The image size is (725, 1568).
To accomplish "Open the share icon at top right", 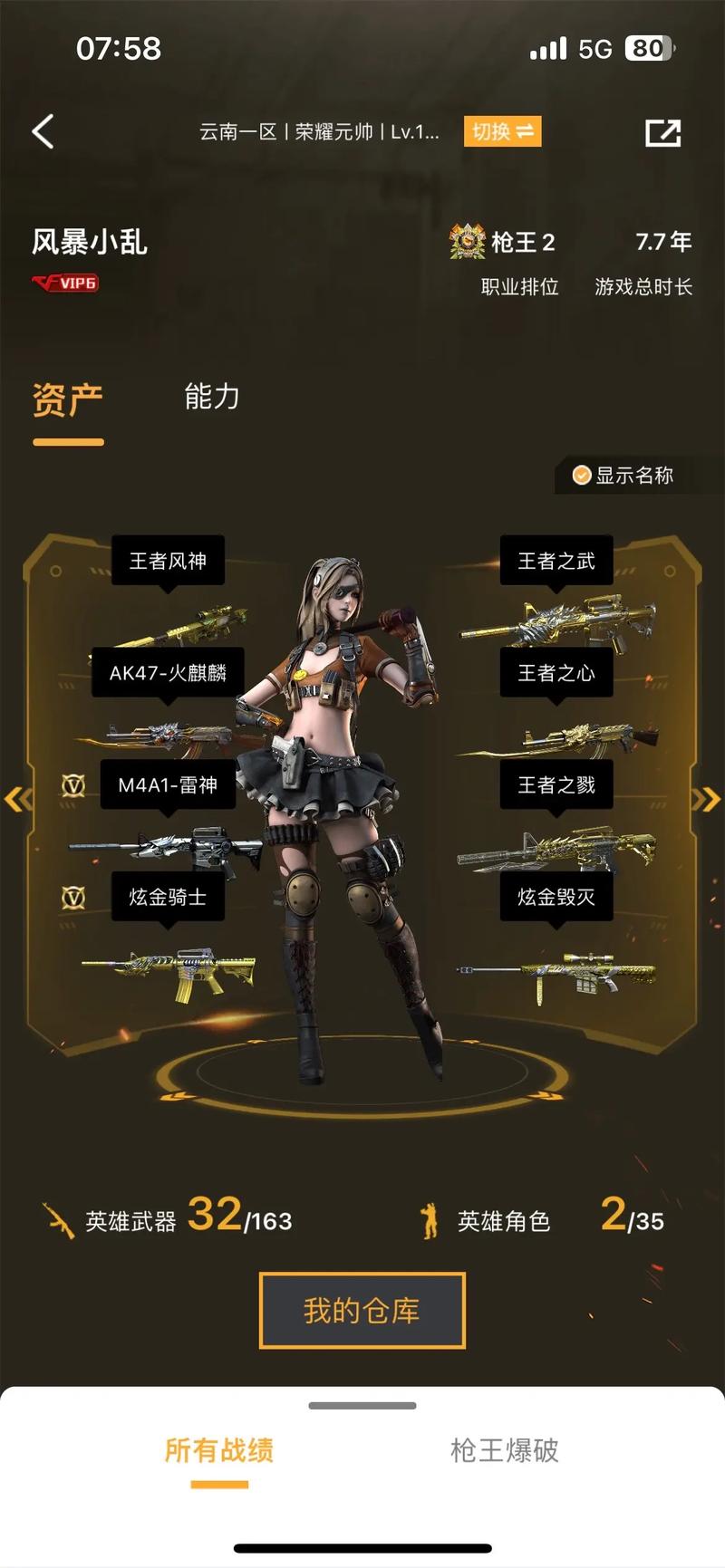I will point(662,132).
